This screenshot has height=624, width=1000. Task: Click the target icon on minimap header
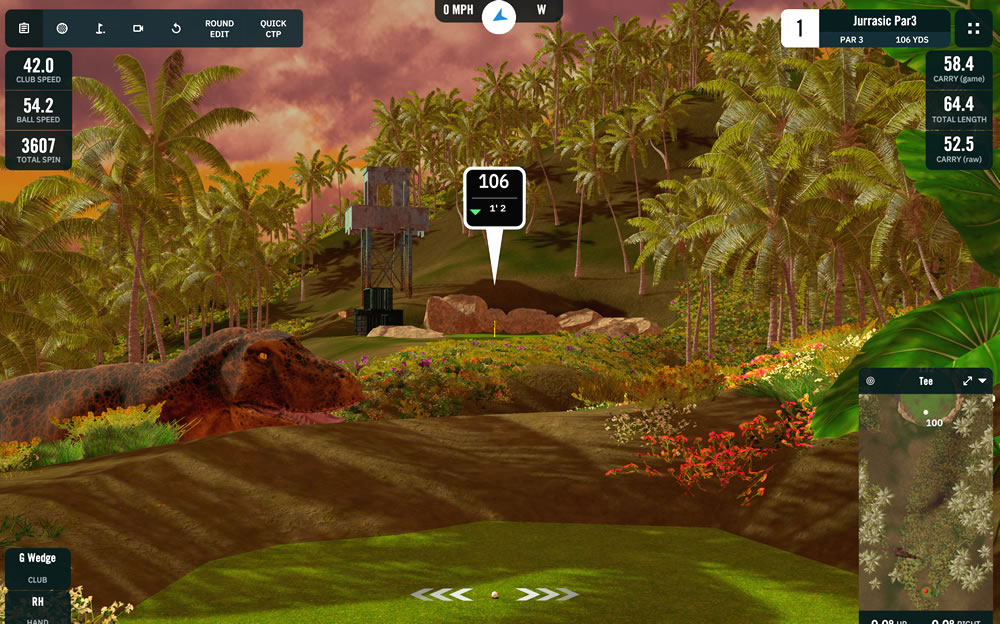point(871,381)
